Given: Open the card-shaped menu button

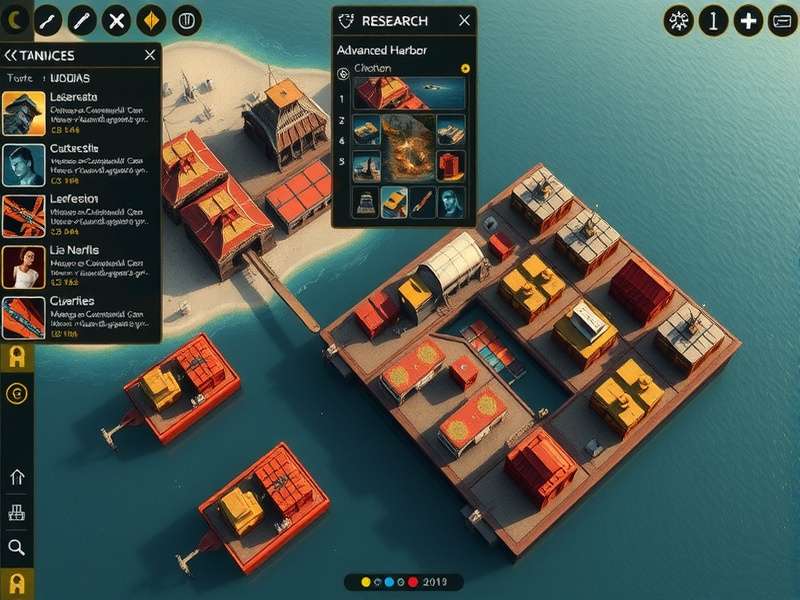Looking at the screenshot, I should coord(781,21).
